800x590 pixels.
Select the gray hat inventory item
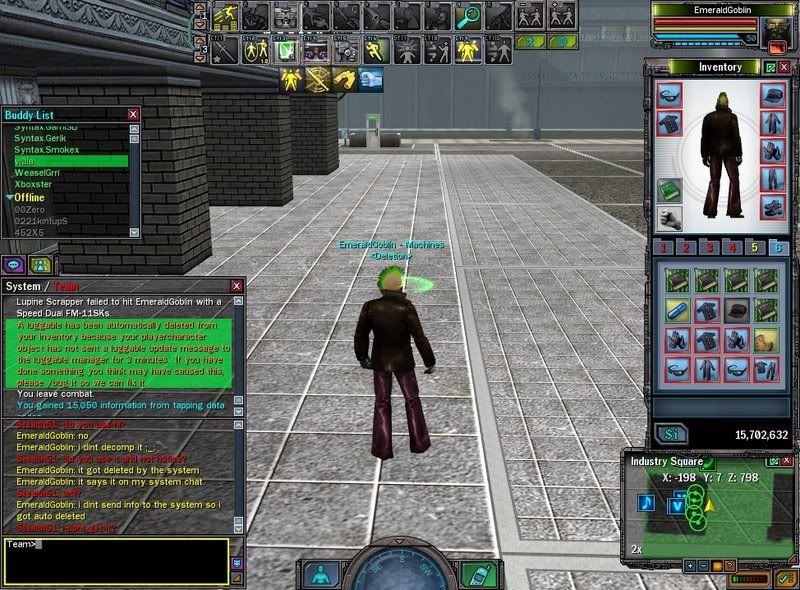click(737, 311)
